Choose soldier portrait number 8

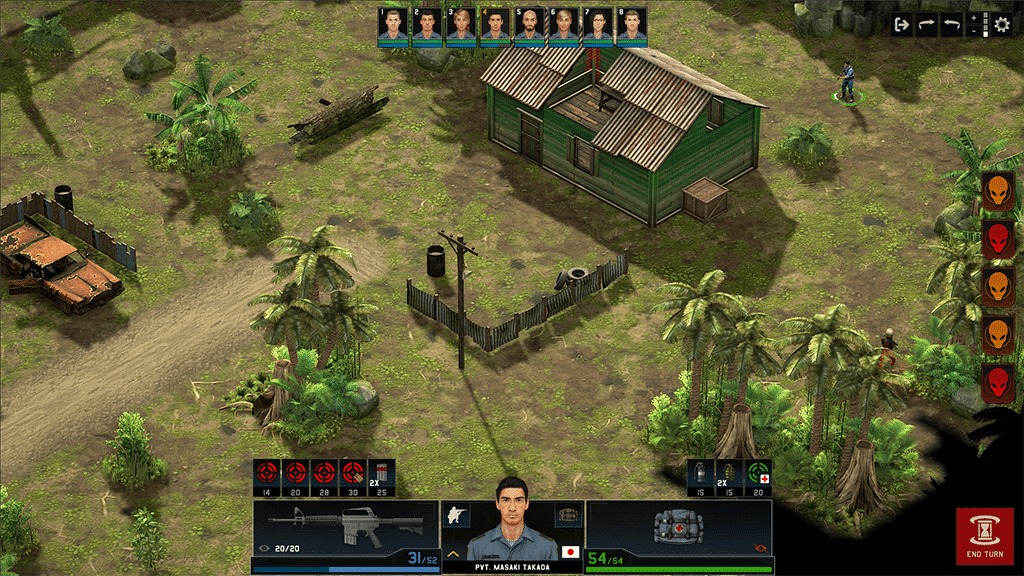631,25
